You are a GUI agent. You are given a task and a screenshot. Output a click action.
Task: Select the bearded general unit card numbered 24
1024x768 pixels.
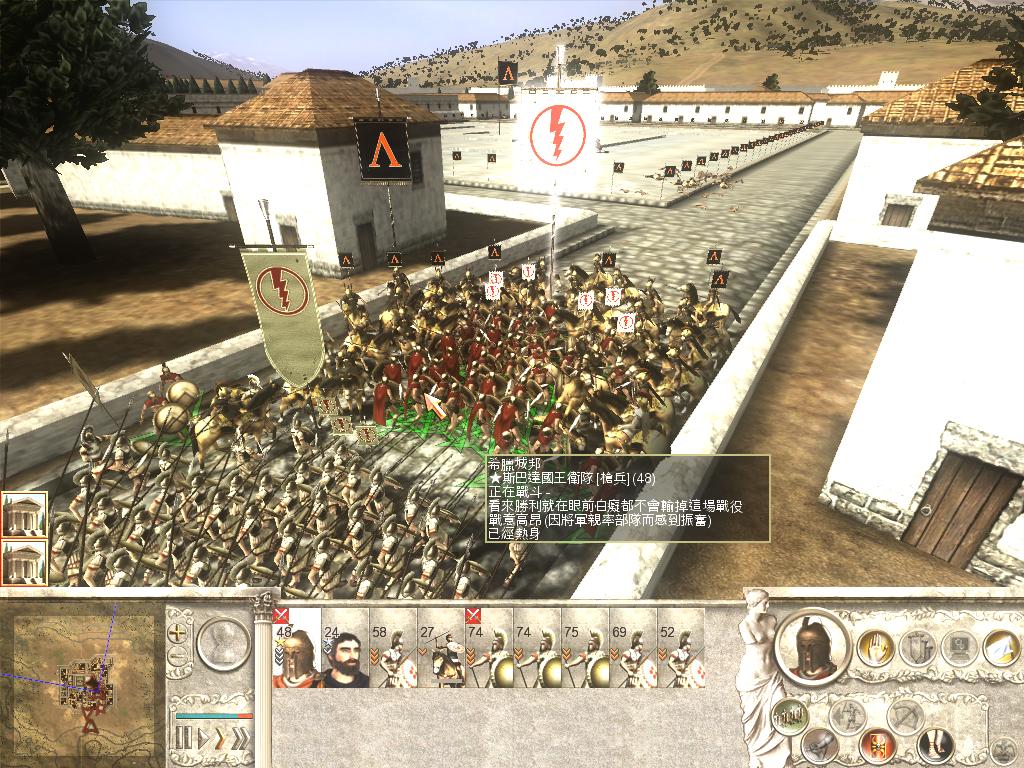coord(345,649)
